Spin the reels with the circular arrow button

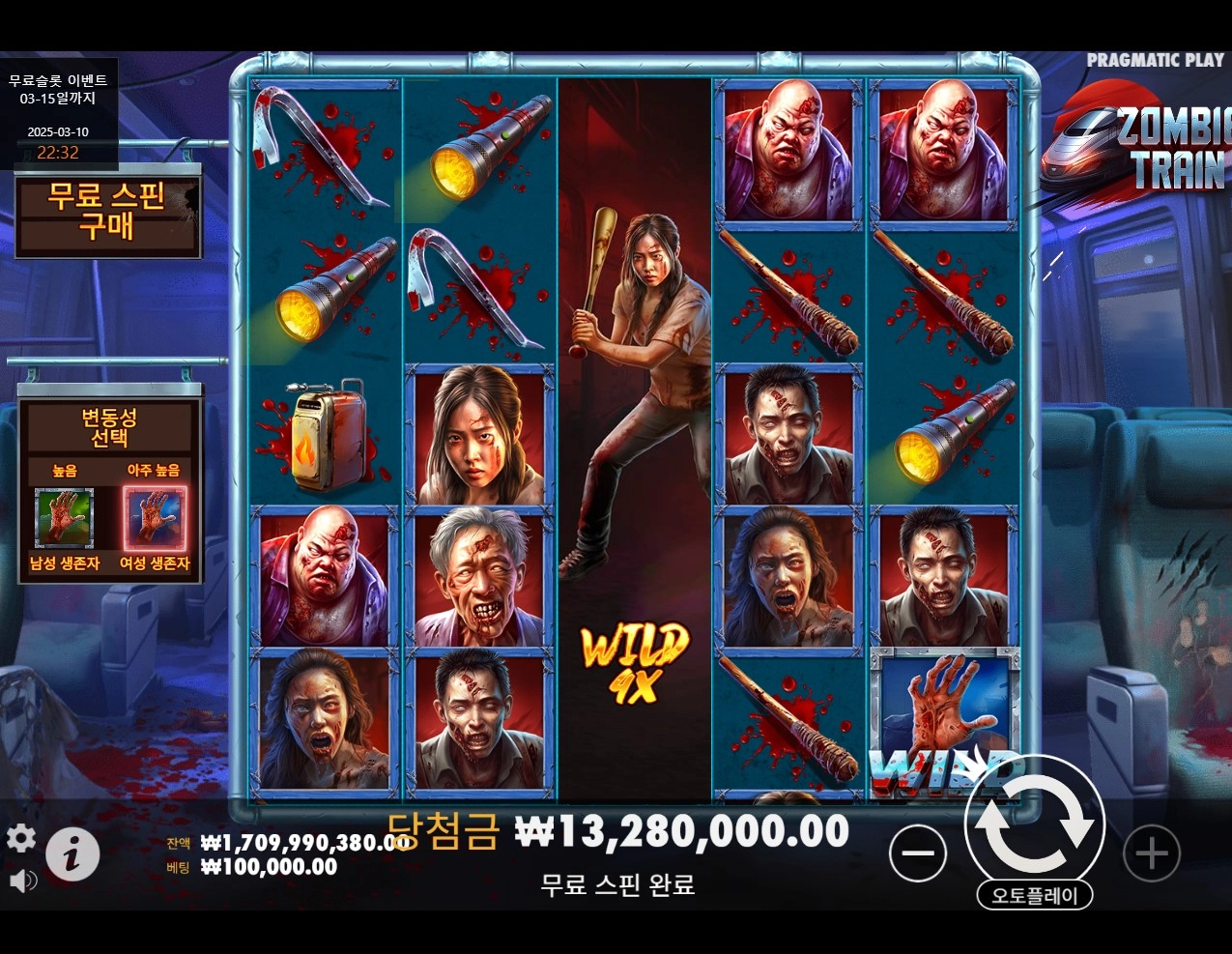(x=1034, y=823)
